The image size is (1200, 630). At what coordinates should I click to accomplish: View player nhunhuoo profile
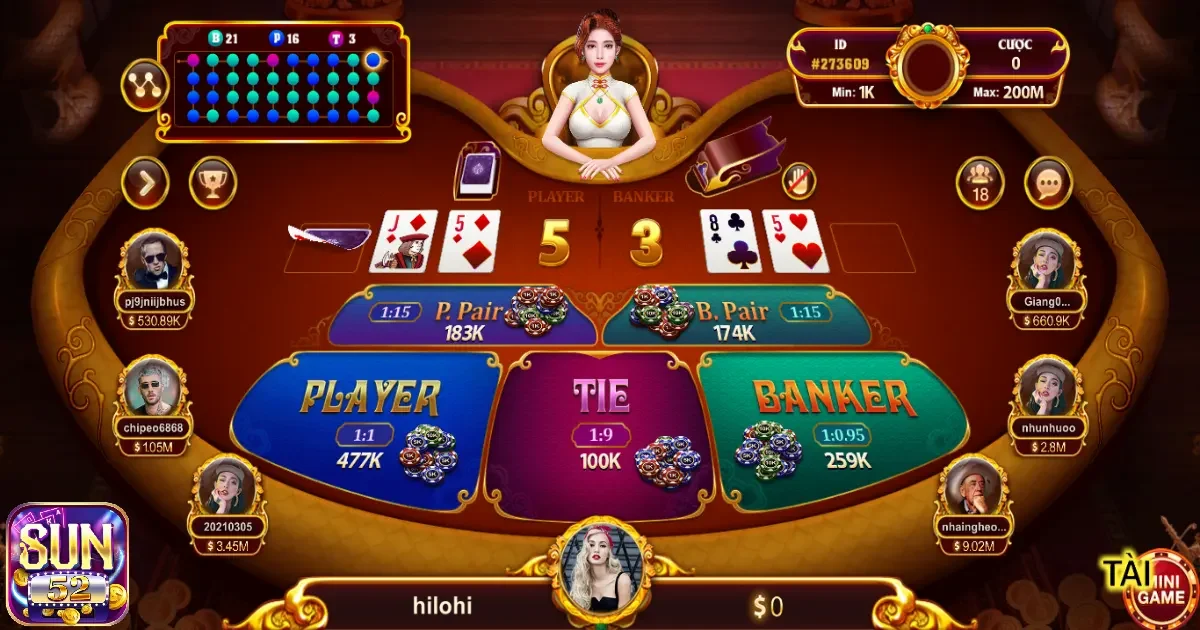[1047, 388]
